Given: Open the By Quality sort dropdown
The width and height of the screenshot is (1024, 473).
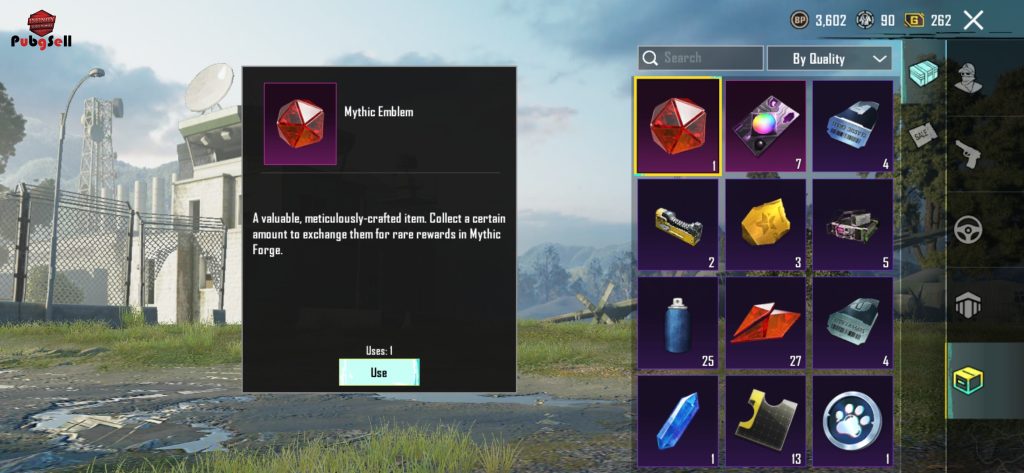Looking at the screenshot, I should coord(828,59).
